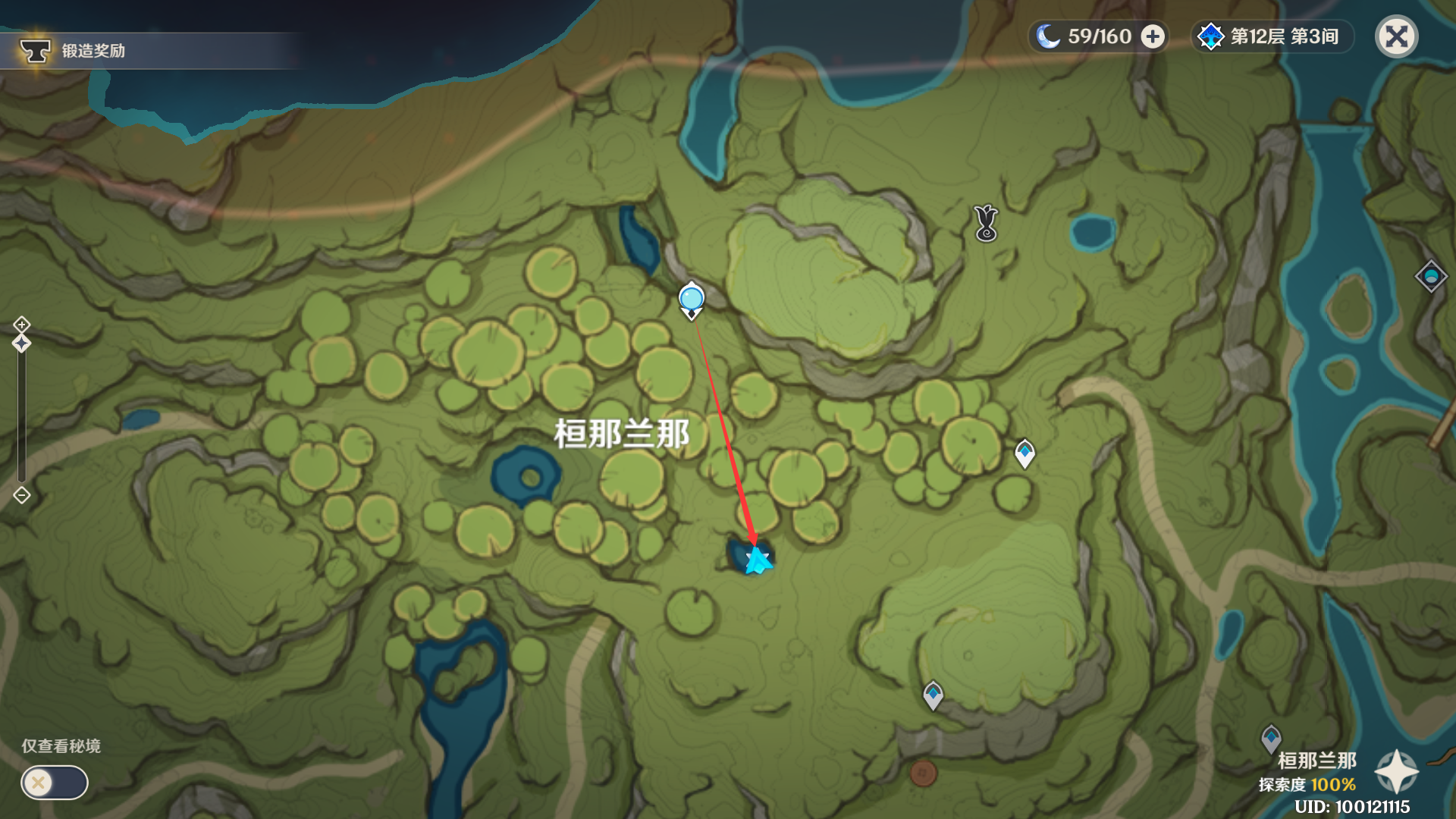Close the map with the X button
This screenshot has width=1456, height=819.
(x=1396, y=36)
